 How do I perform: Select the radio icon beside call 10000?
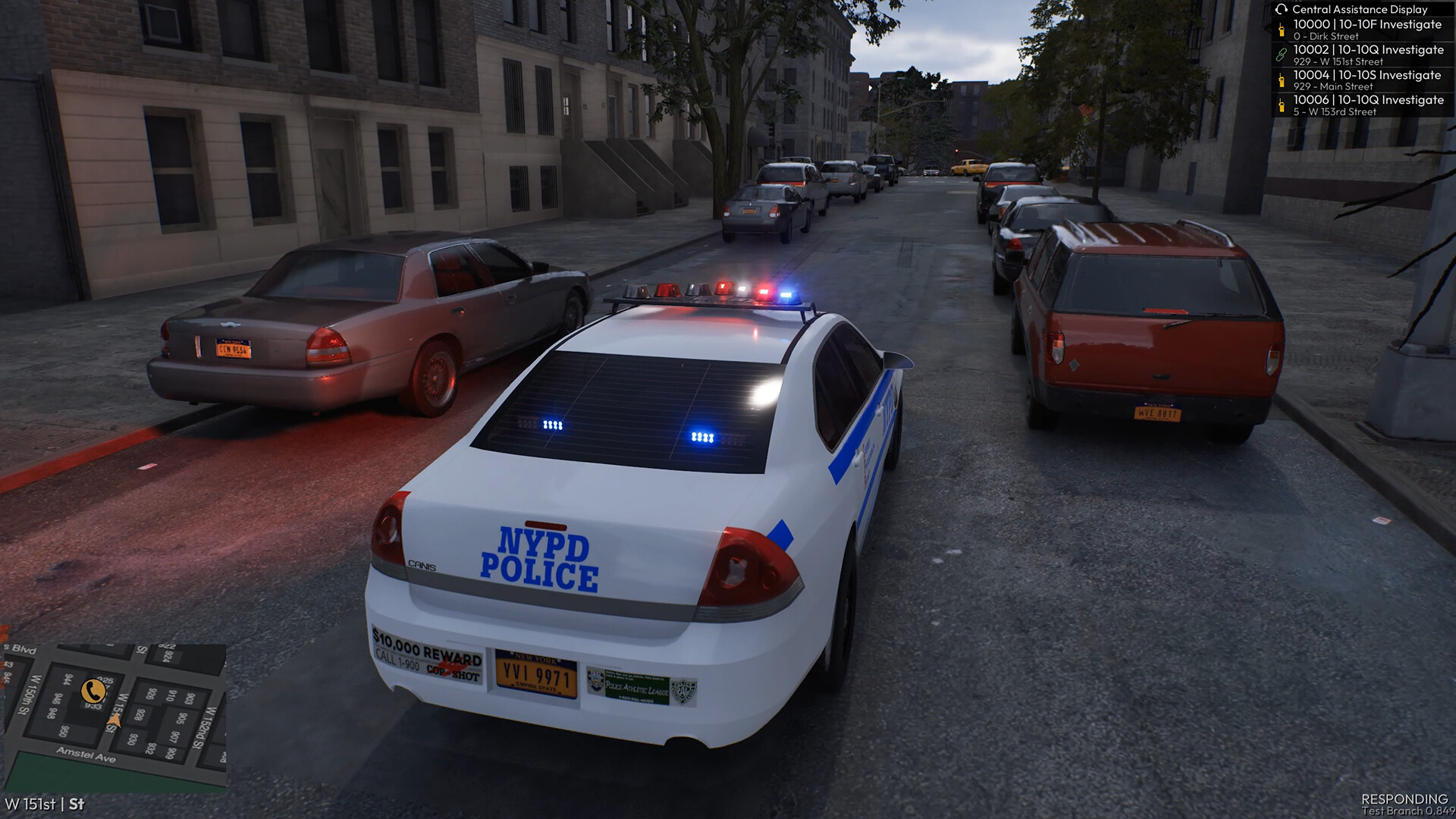tap(1282, 29)
